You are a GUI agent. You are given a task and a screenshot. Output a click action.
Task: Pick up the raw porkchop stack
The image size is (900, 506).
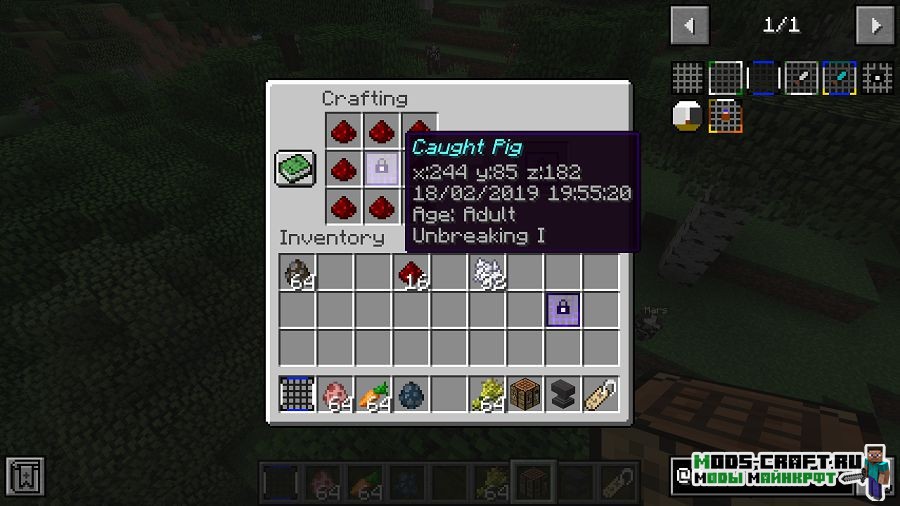335,394
